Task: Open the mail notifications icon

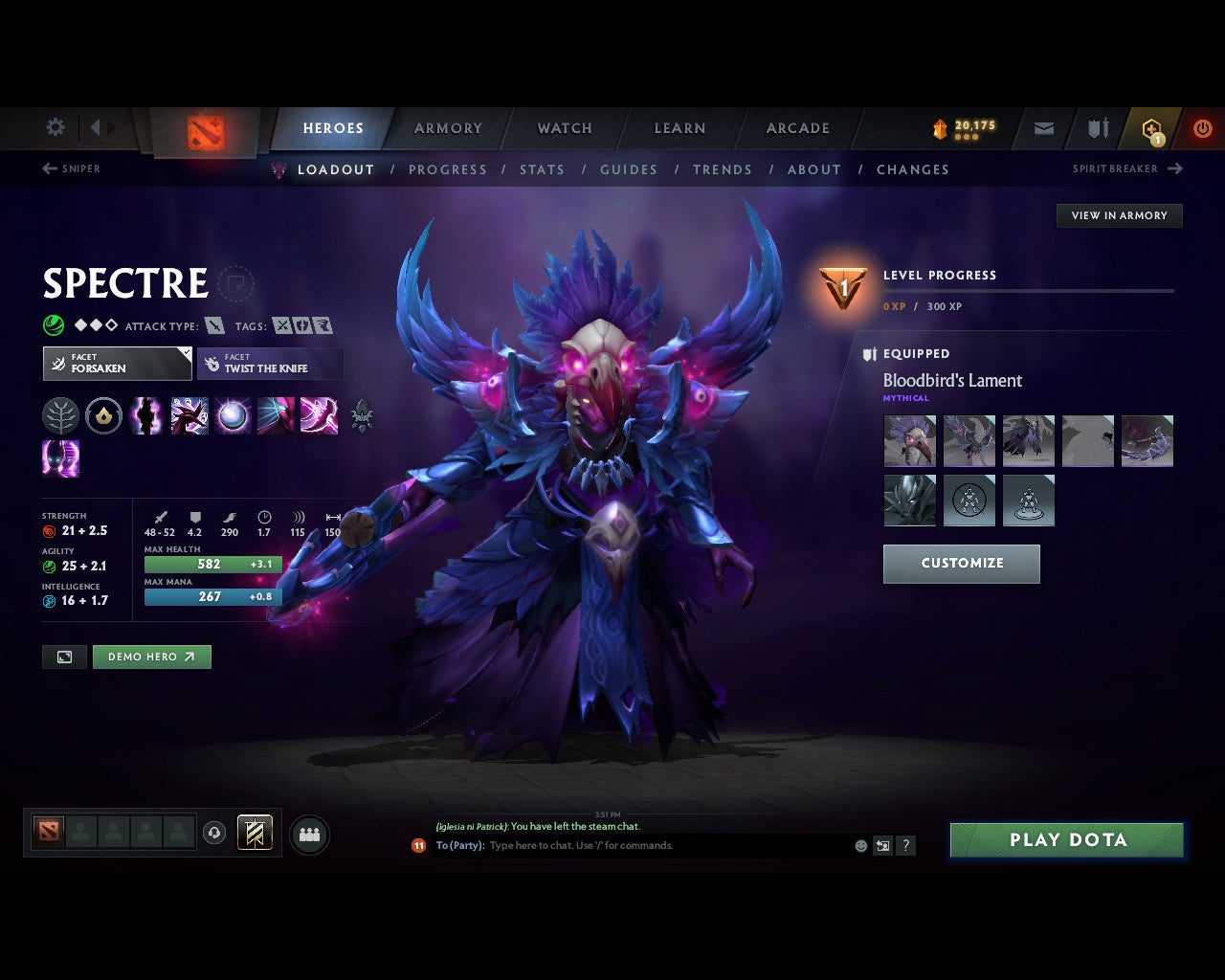Action: tap(1042, 127)
